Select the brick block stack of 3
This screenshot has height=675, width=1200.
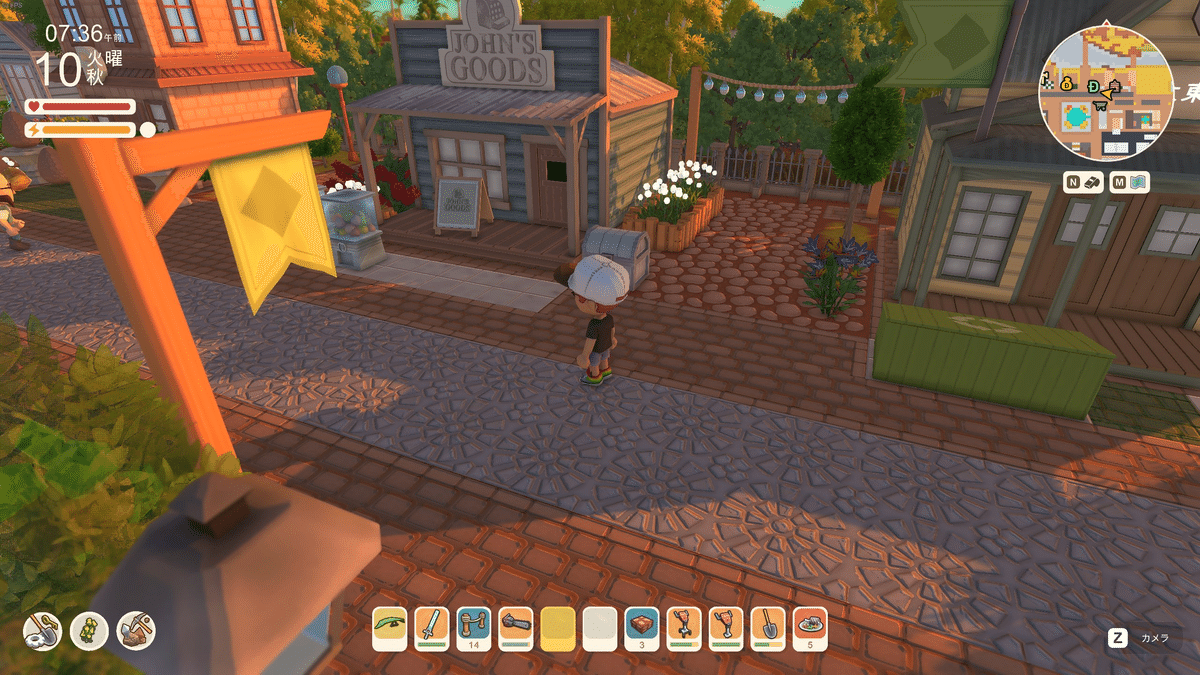[642, 628]
